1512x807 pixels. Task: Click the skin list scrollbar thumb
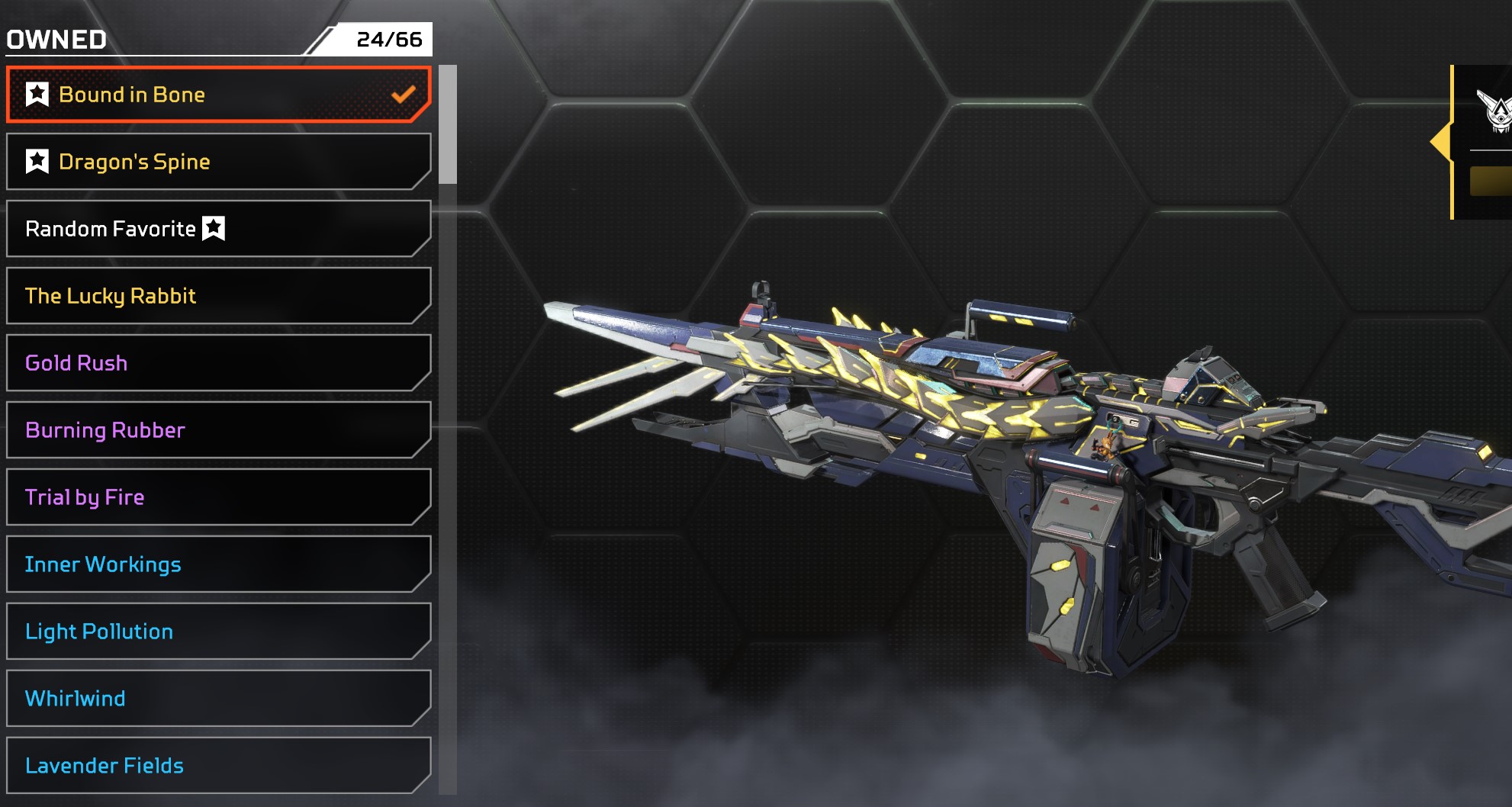coord(448,124)
